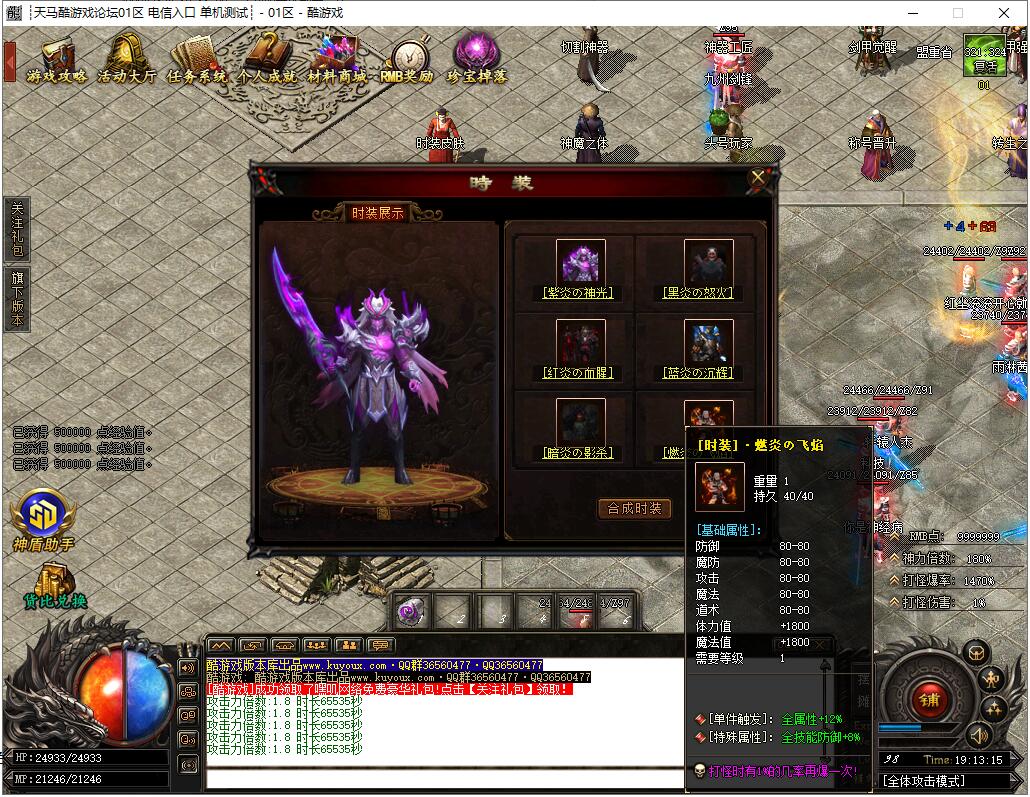1030x797 pixels.
Task: Open the 材料商城 material shop
Action: [x=336, y=58]
